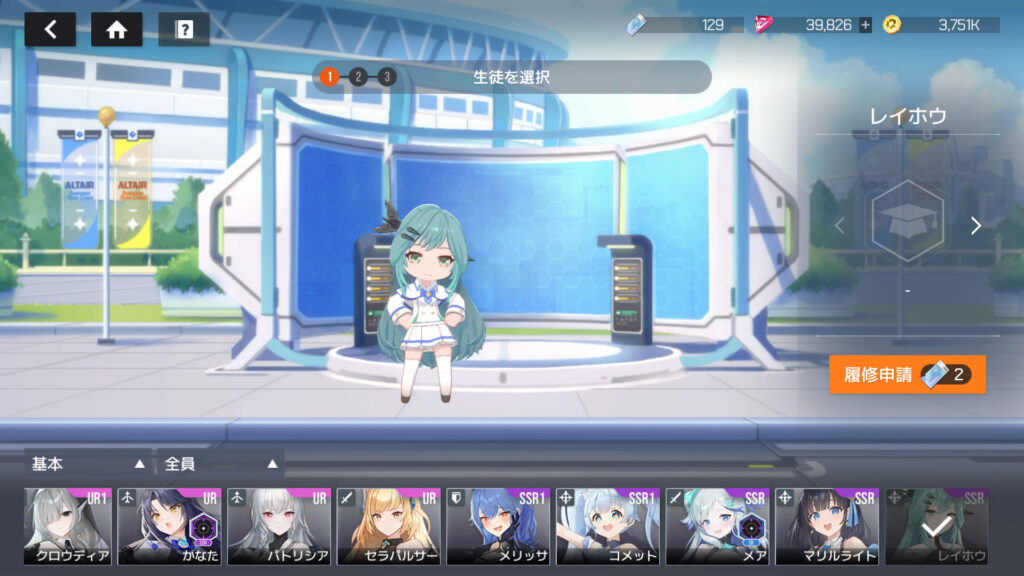This screenshot has width=1024, height=576.
Task: Show the next course with right arrow
Action: [976, 226]
